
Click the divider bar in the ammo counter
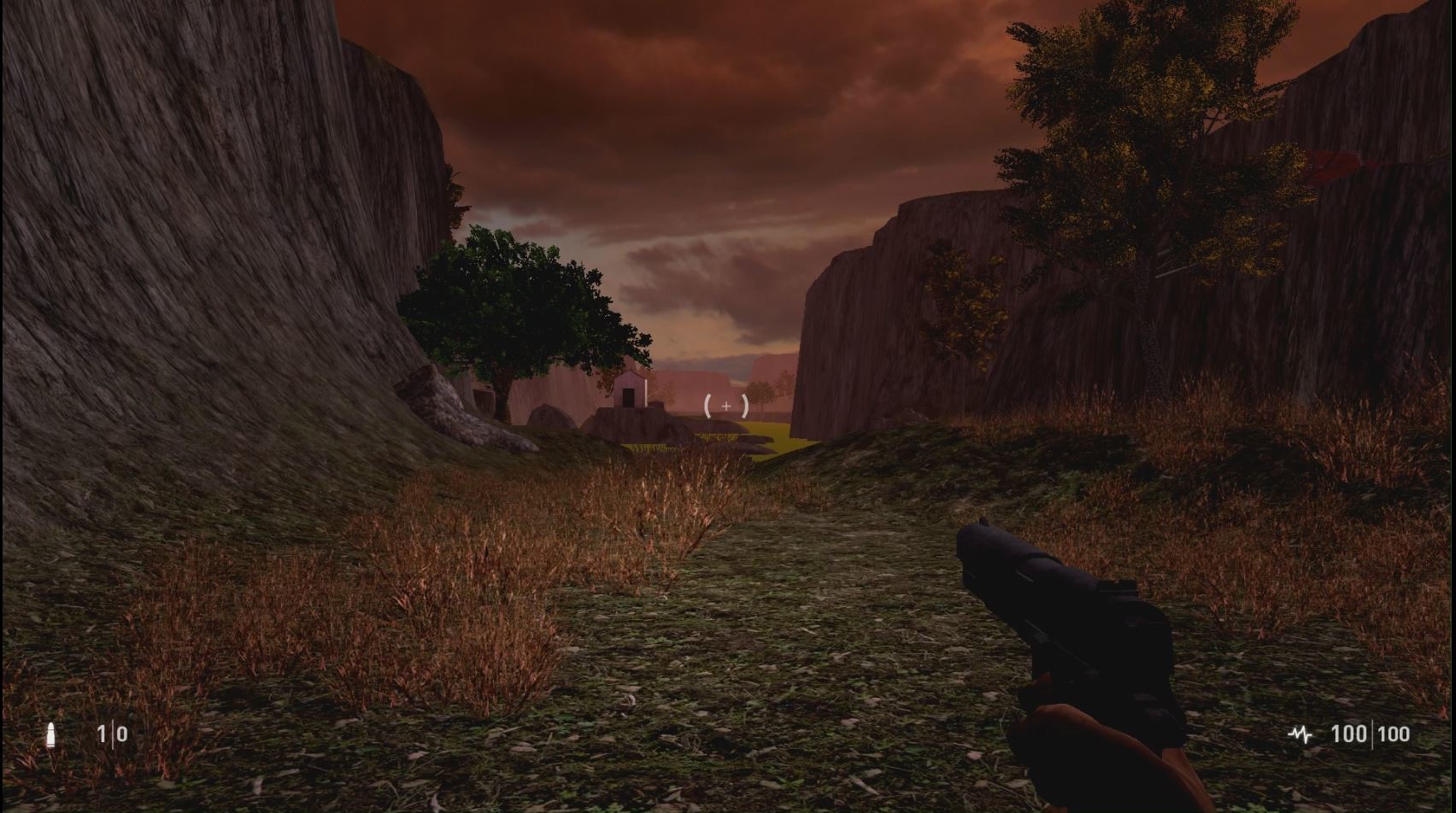point(114,734)
